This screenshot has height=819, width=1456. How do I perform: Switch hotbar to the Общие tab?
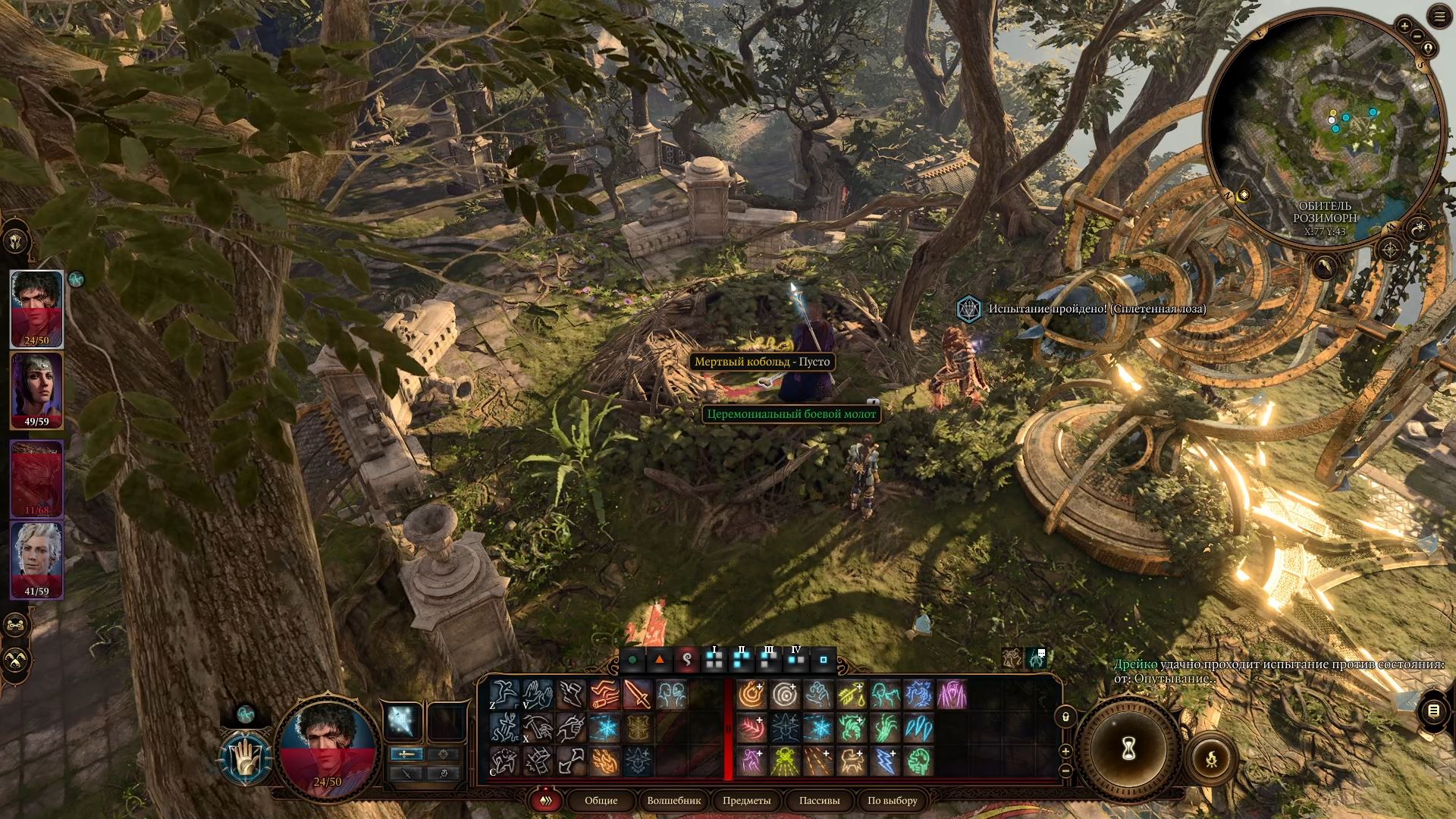click(x=601, y=800)
